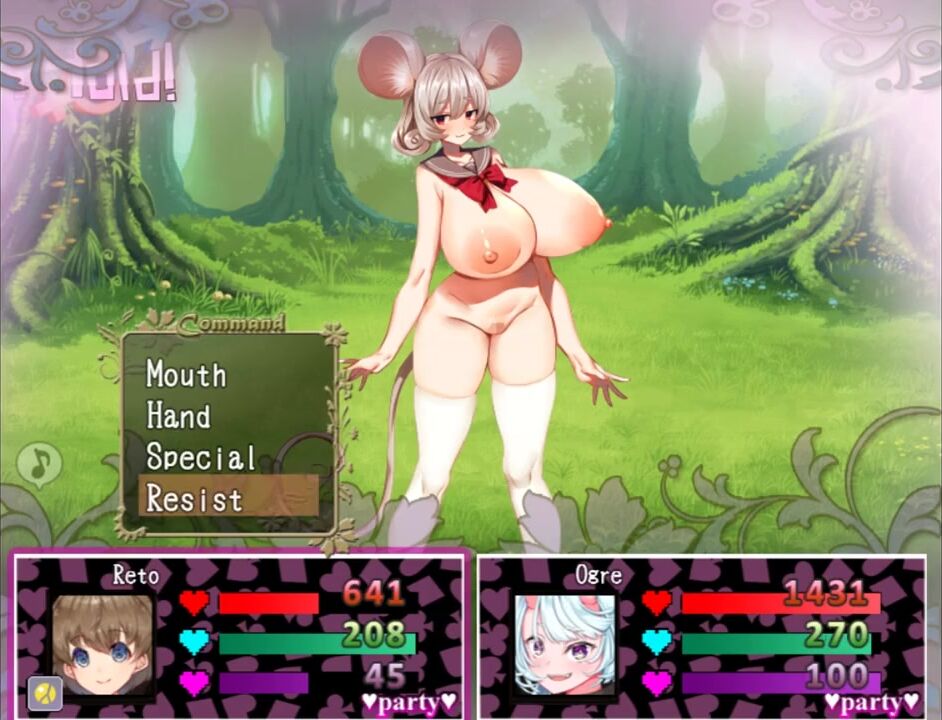Select Reto's character portrait
Screen dimensions: 942x720
[x=103, y=645]
